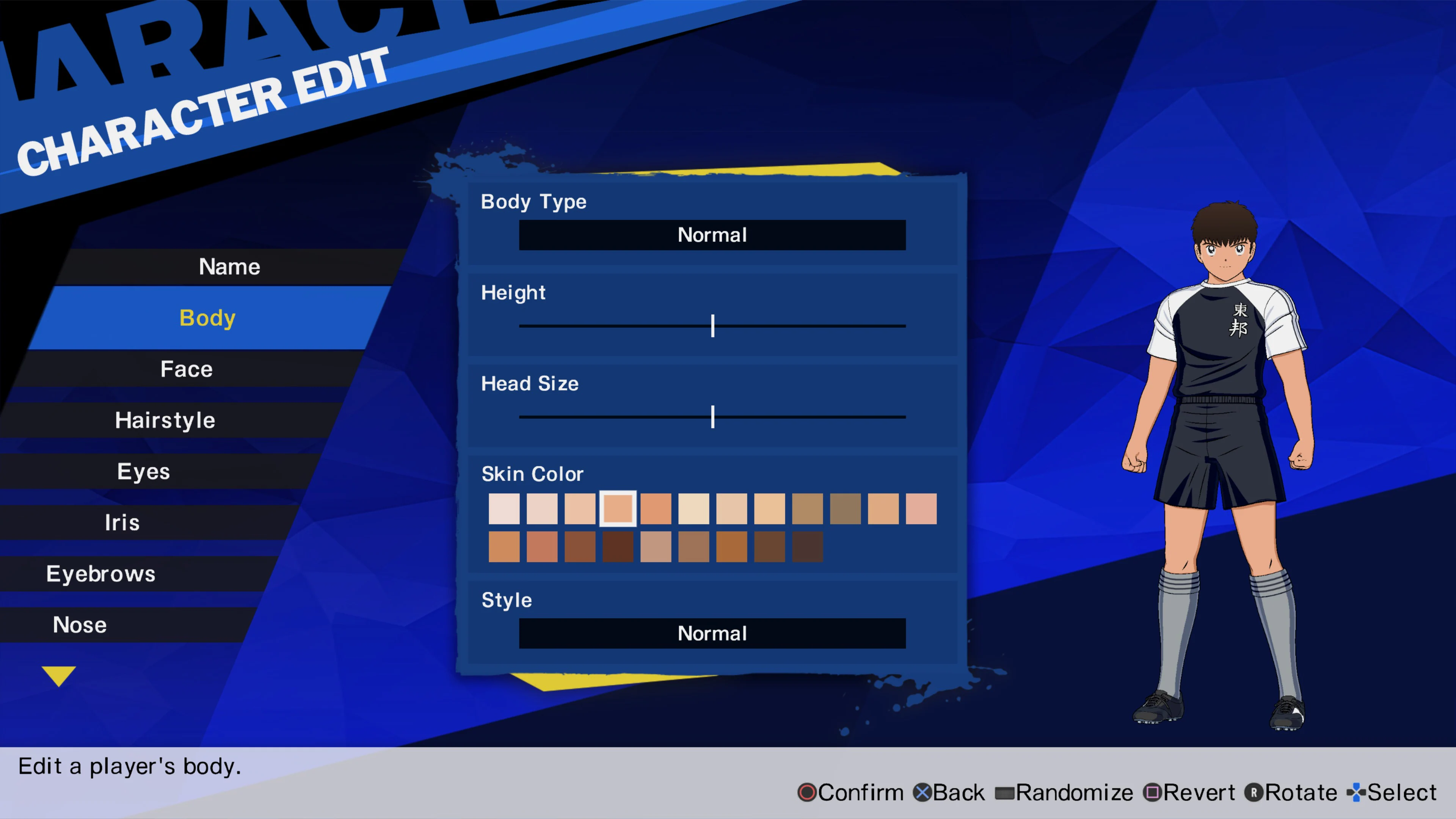Switch to the Hairstyle section
Image resolution: width=1456 pixels, height=819 pixels.
(x=165, y=419)
